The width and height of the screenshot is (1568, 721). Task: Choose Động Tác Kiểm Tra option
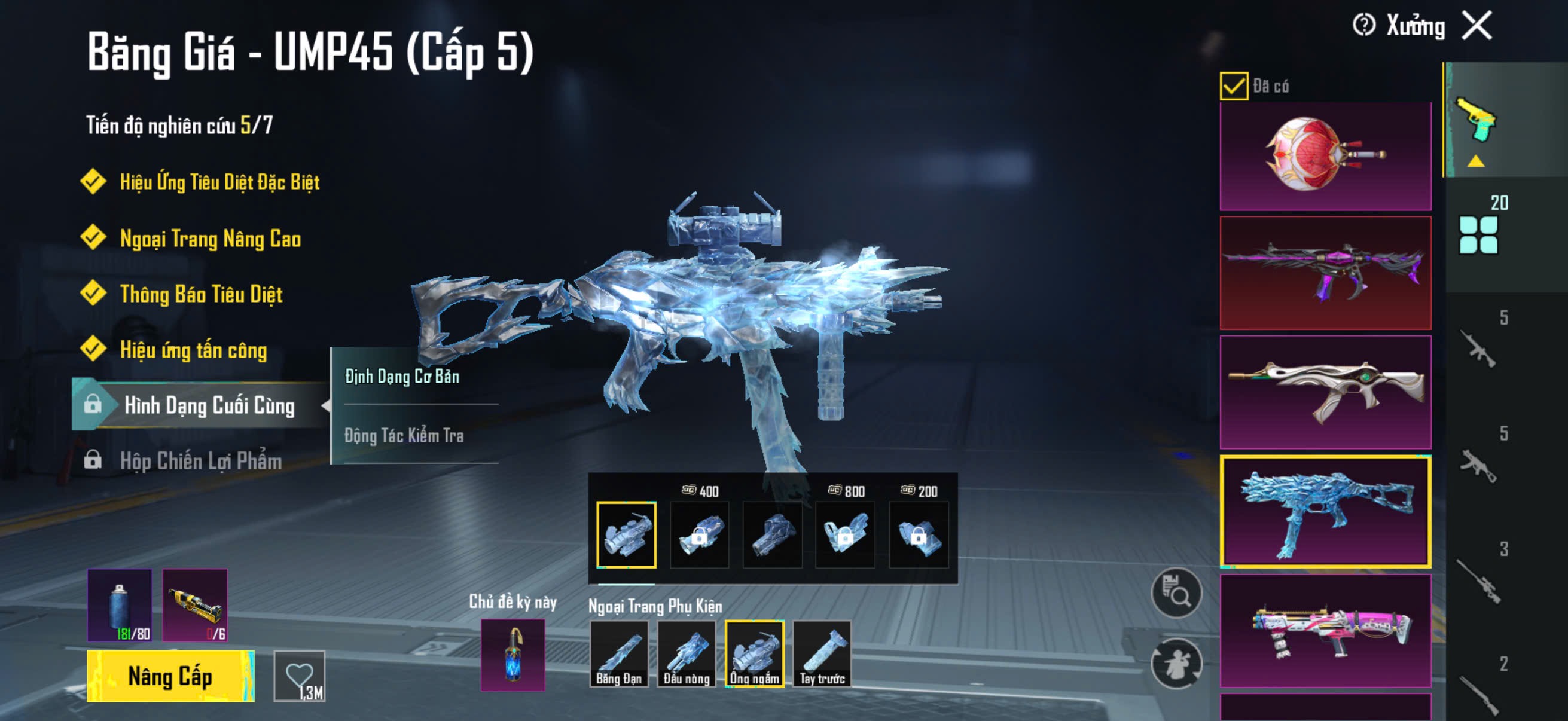click(404, 436)
